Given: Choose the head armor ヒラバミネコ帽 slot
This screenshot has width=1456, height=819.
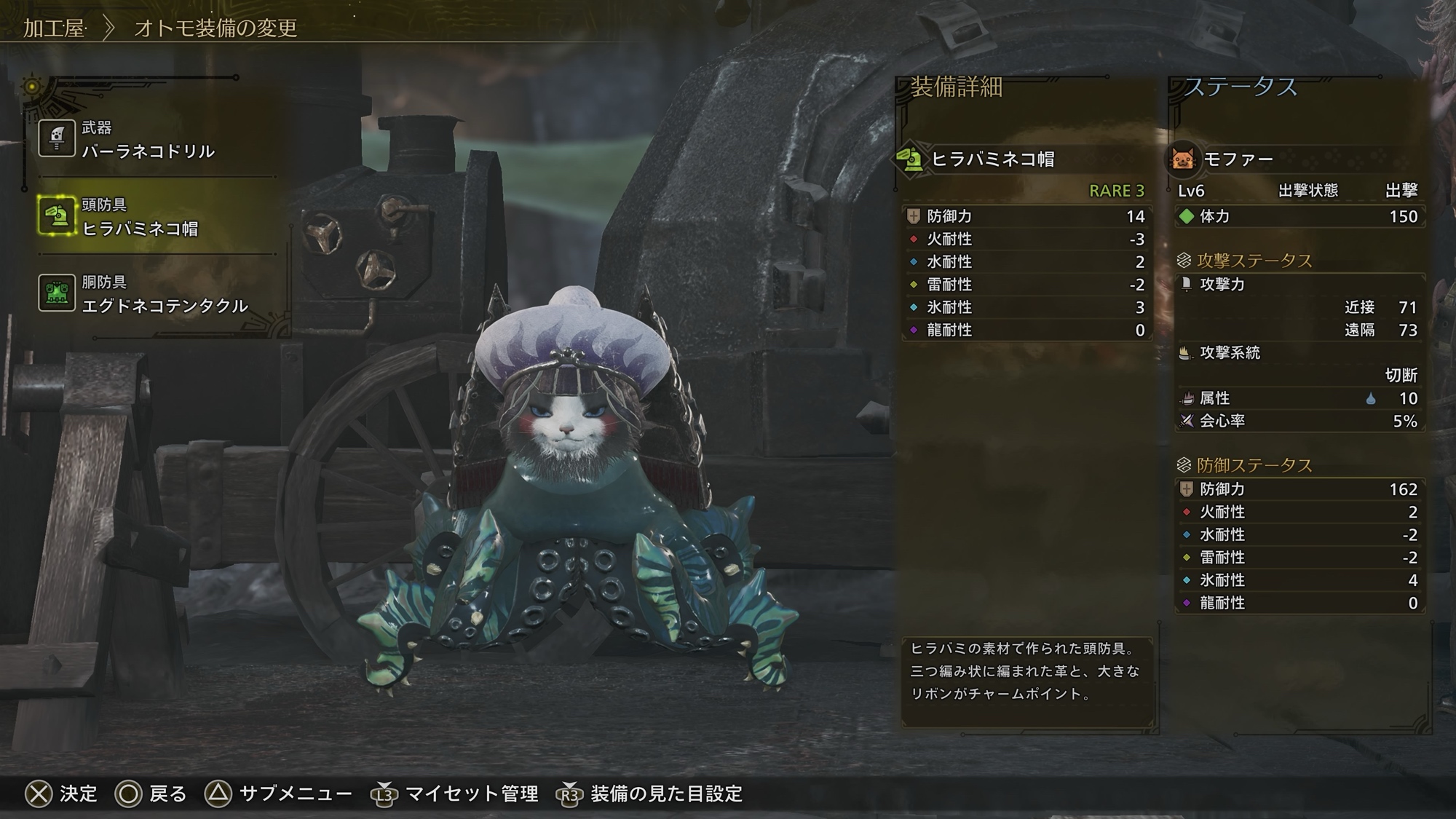Looking at the screenshot, I should 138,217.
